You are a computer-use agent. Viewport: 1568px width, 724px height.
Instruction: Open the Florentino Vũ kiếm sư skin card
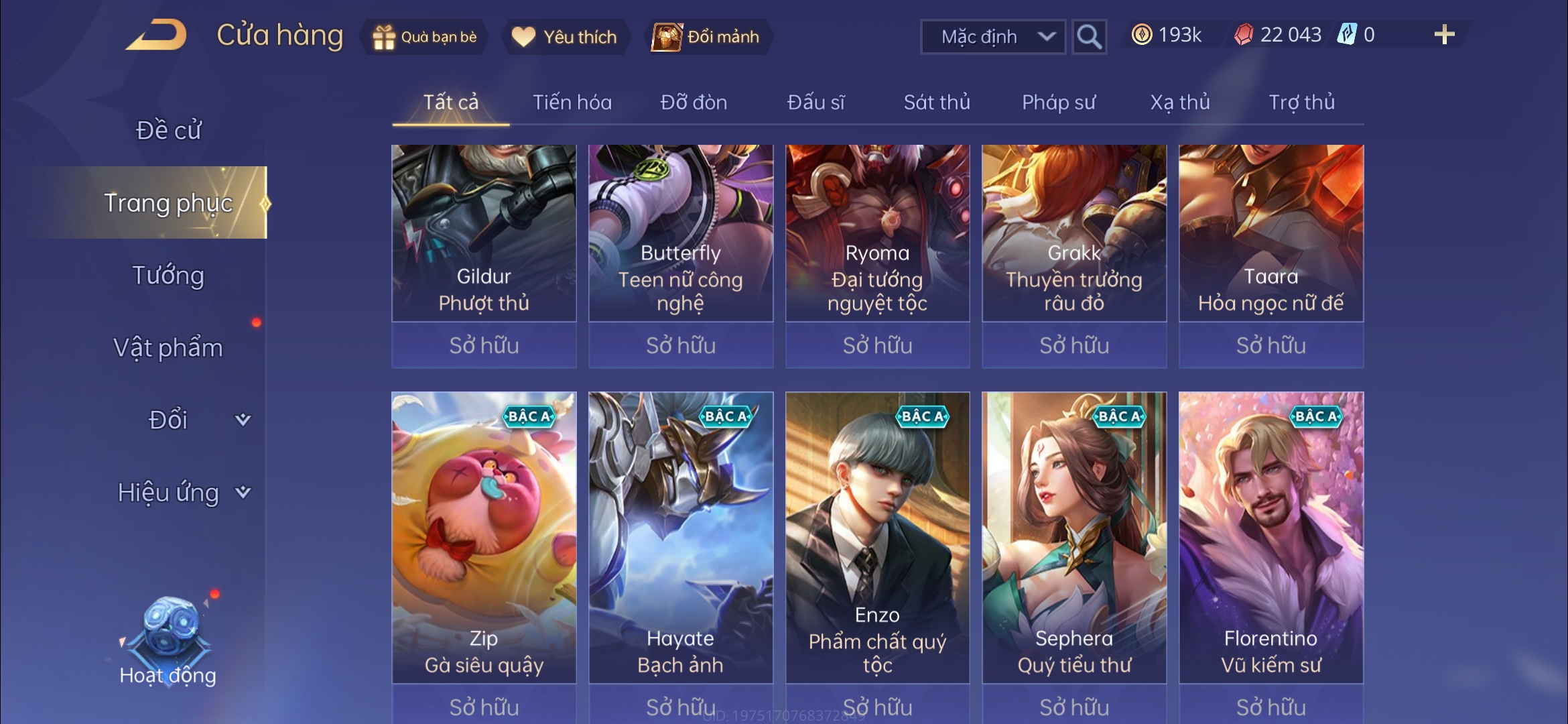point(1270,536)
